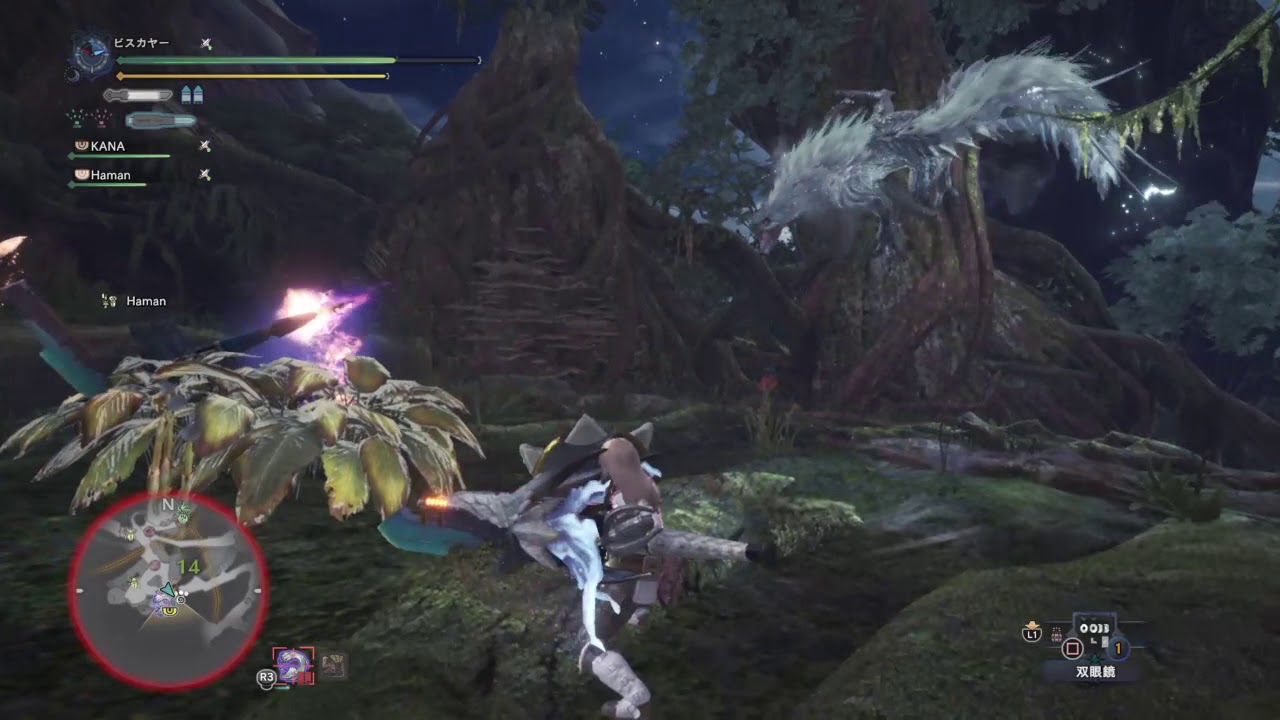Select the binoculars item in the item bar
Screen dimensions: 1280x720
pyautogui.click(x=1093, y=639)
